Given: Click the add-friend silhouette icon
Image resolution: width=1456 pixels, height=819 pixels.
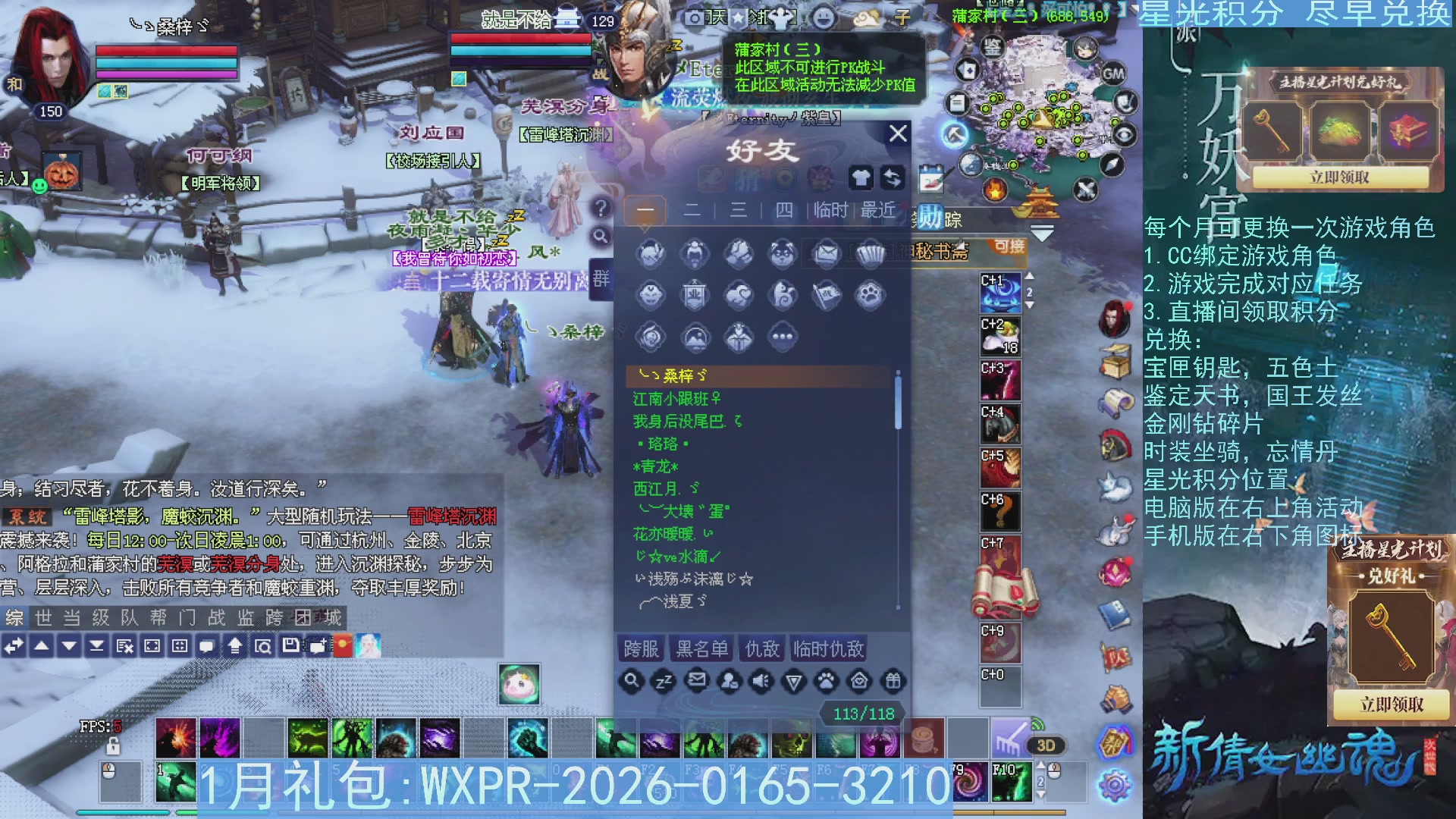Looking at the screenshot, I should [730, 681].
